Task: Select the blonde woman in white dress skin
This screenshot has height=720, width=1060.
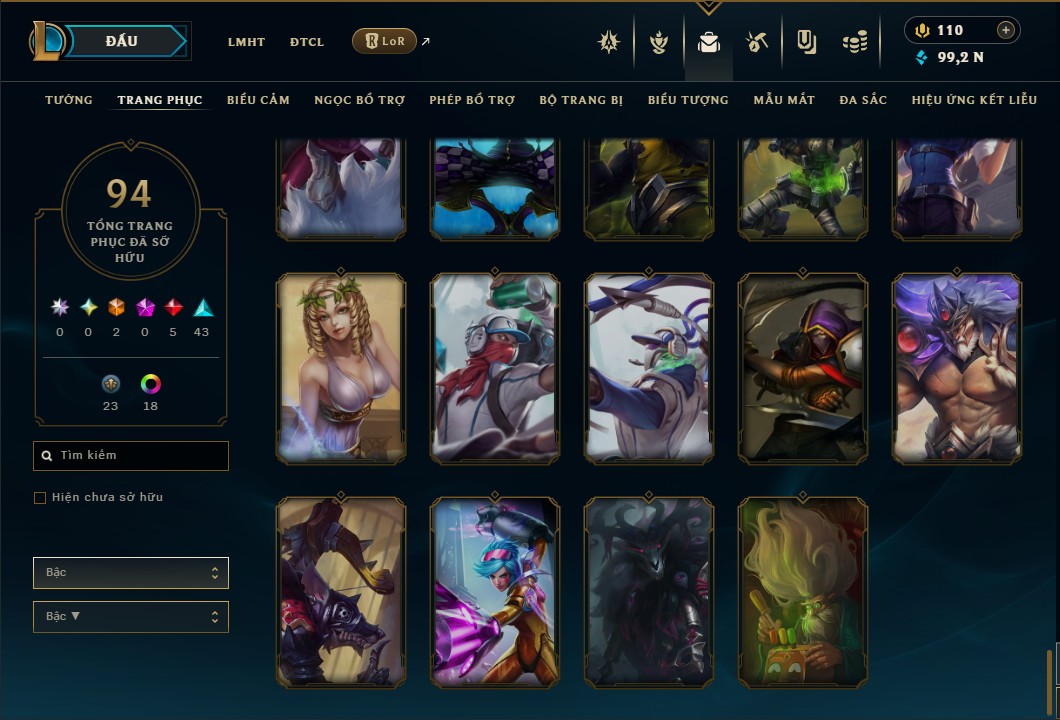Action: [341, 368]
